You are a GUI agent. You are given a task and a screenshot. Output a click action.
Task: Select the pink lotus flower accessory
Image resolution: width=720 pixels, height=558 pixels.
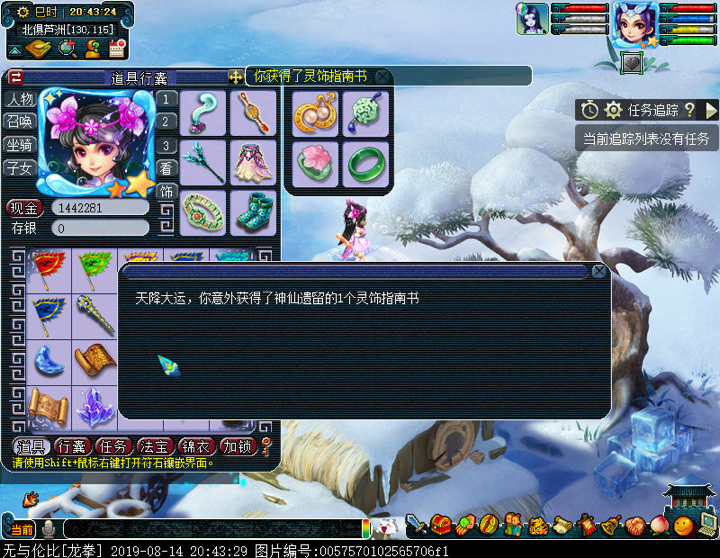point(316,163)
